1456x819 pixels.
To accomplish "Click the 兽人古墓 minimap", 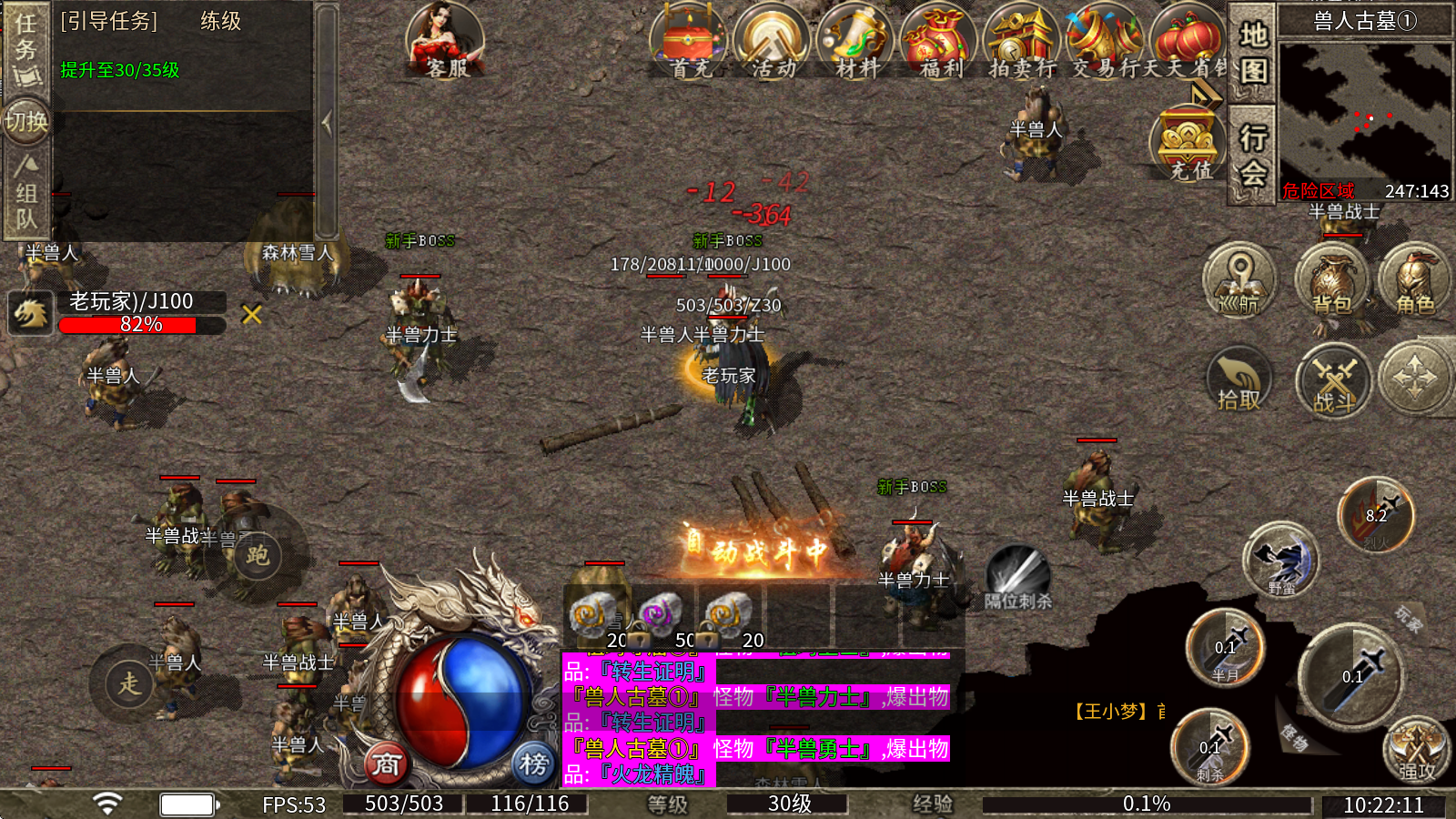I will [1364, 111].
